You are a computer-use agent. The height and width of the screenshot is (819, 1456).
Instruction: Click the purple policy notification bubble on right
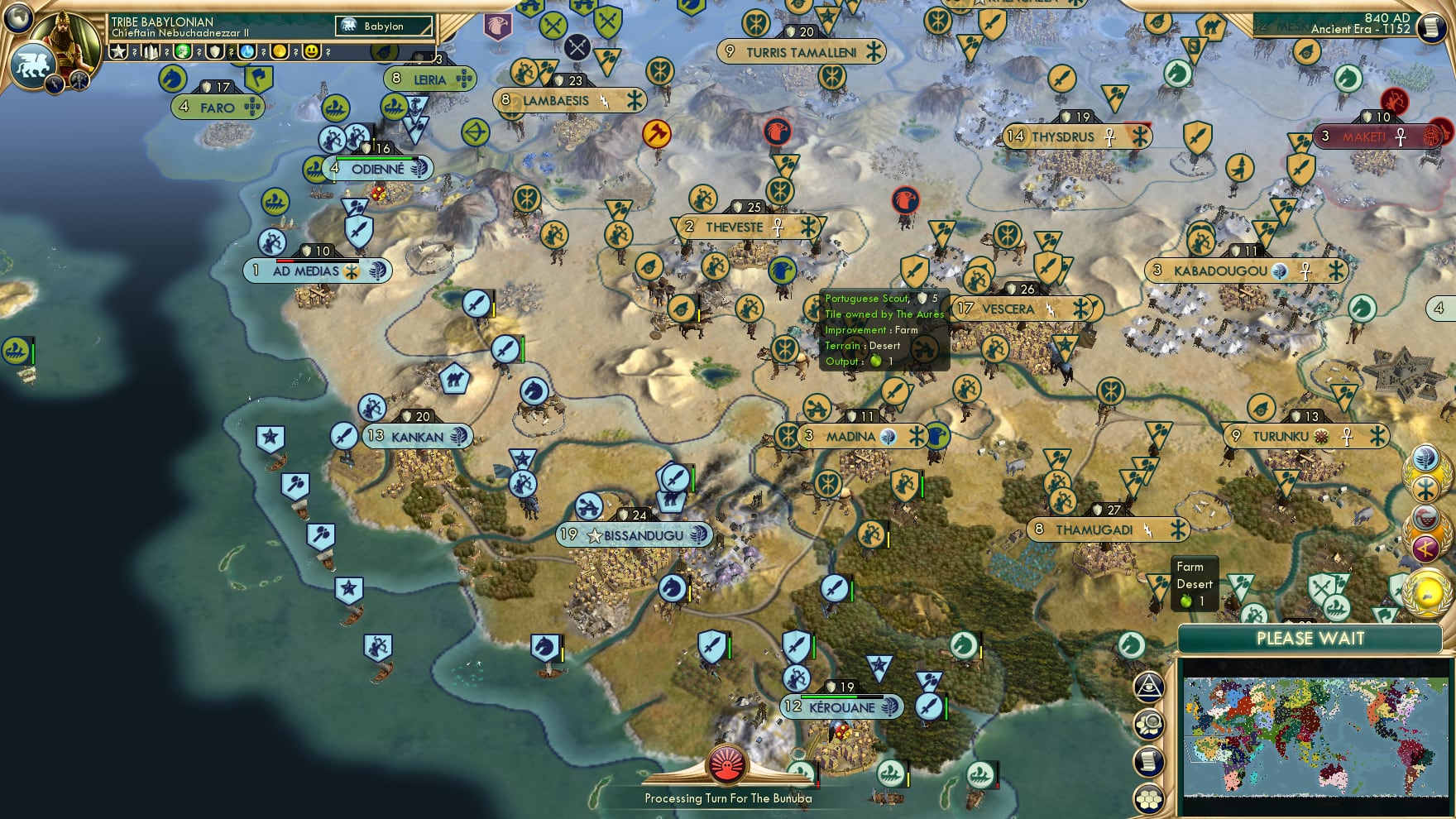1425,547
